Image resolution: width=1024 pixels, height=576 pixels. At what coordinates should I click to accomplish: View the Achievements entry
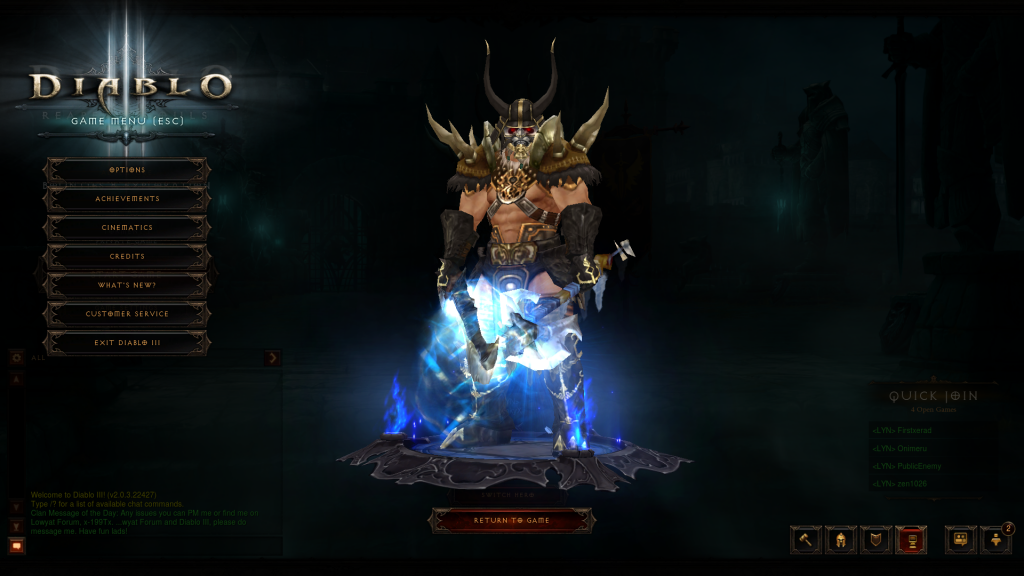127,199
